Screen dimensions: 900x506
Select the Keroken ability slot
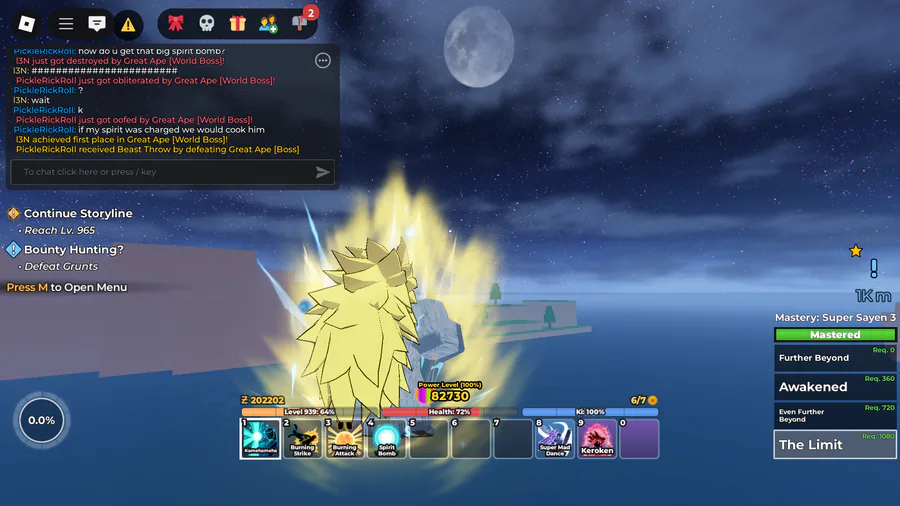tap(597, 438)
